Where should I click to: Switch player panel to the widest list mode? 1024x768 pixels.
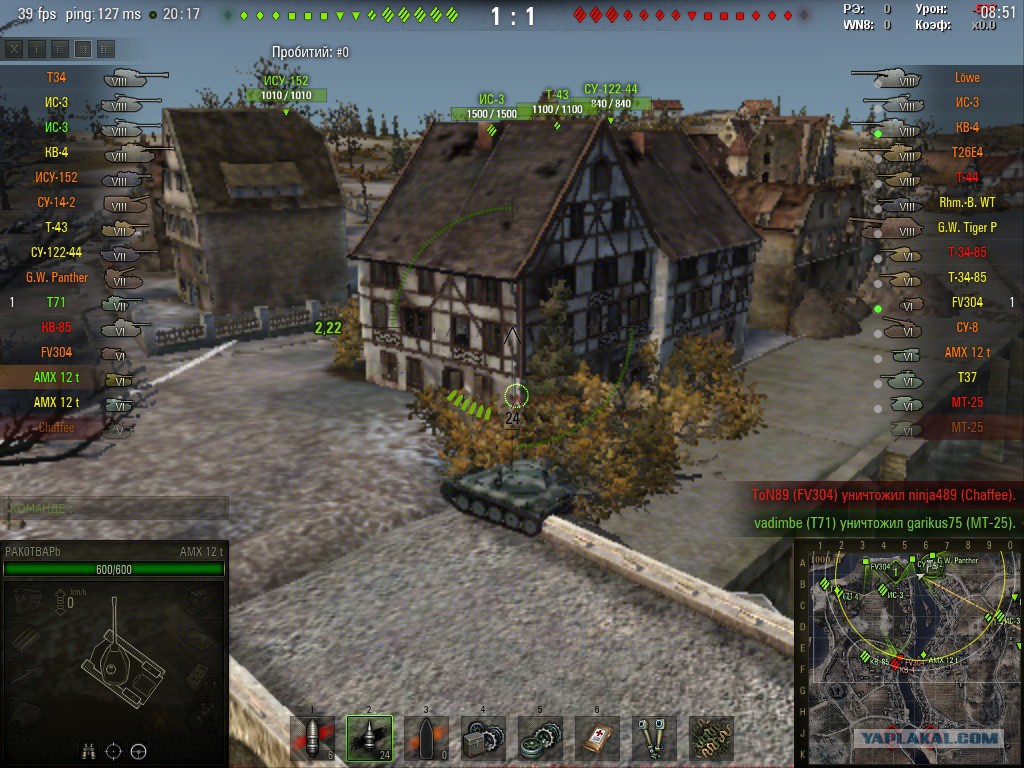pos(105,48)
